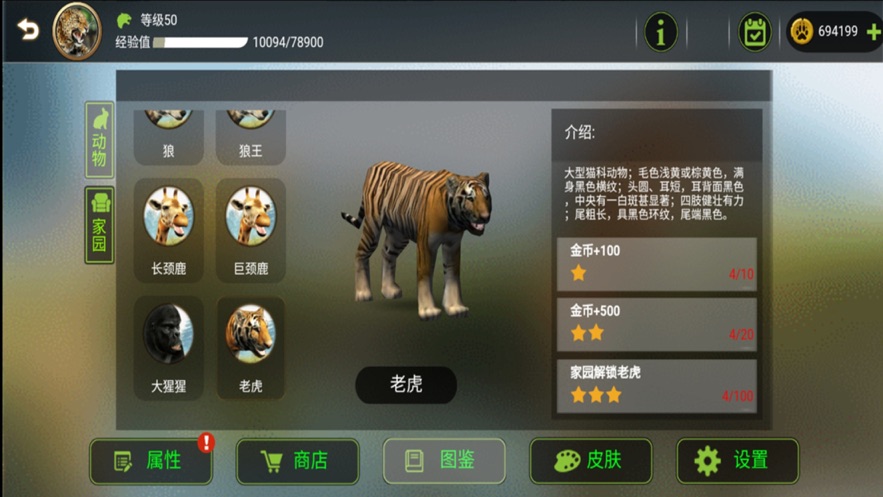Image resolution: width=883 pixels, height=497 pixels.
Task: Select the 长颈鹿 giraffe entry
Action: tap(168, 229)
